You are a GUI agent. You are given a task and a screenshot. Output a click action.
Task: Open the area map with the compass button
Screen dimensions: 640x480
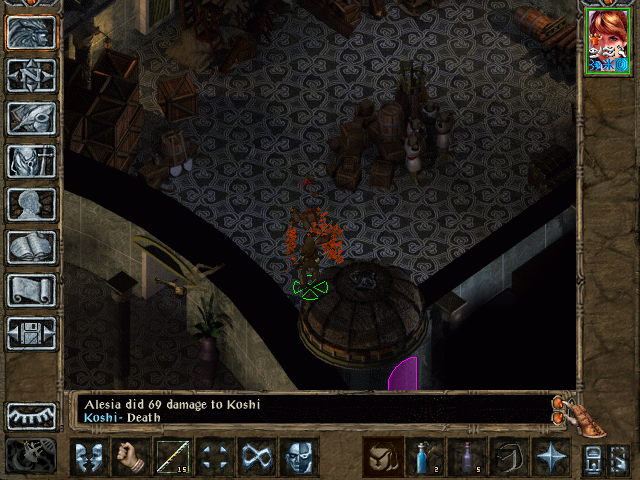(31, 75)
